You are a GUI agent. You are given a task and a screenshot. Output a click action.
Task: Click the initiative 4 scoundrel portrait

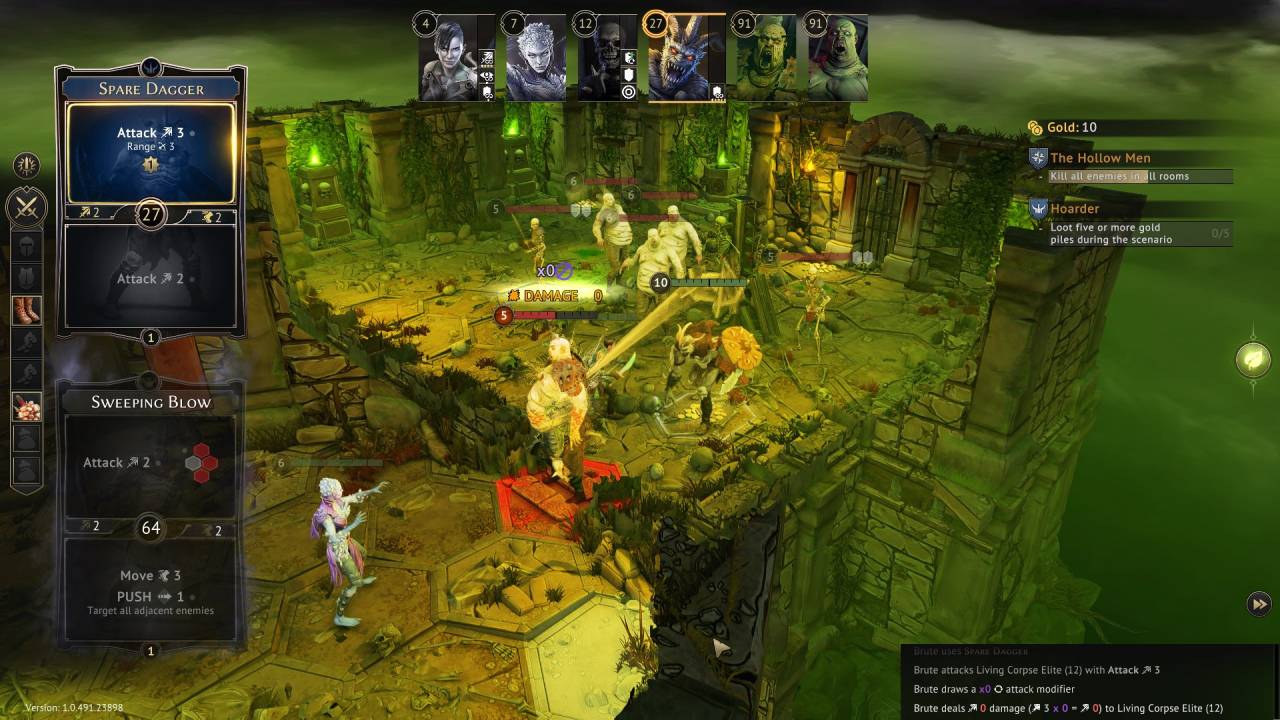point(456,58)
